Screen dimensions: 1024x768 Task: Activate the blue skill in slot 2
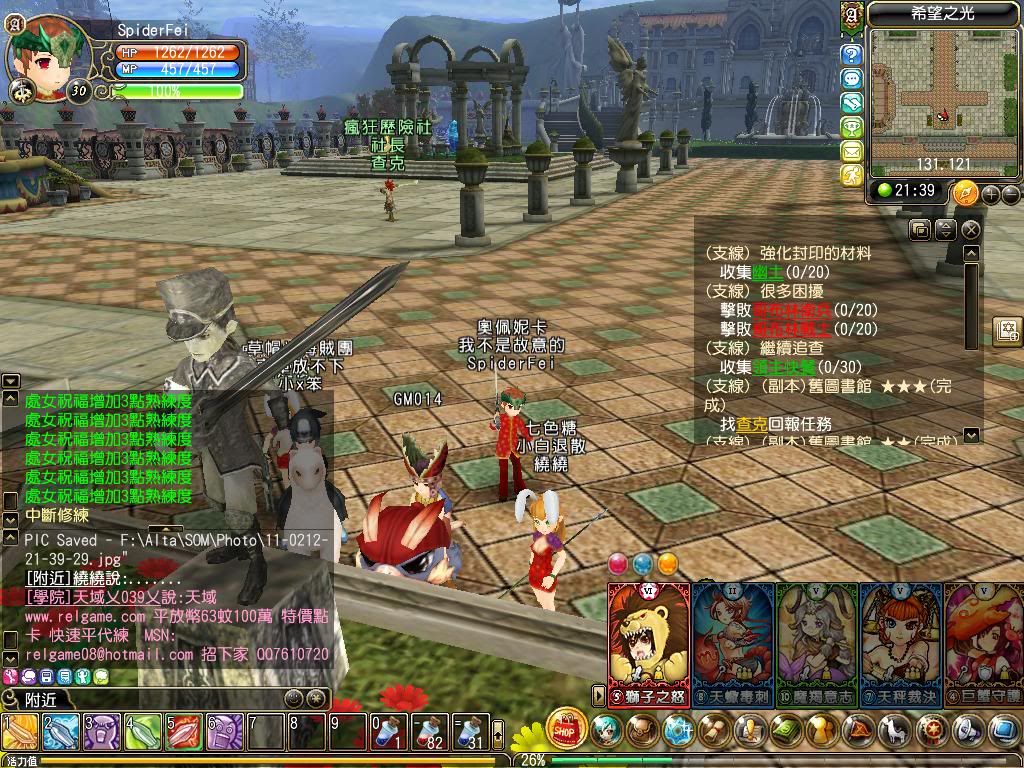61,733
